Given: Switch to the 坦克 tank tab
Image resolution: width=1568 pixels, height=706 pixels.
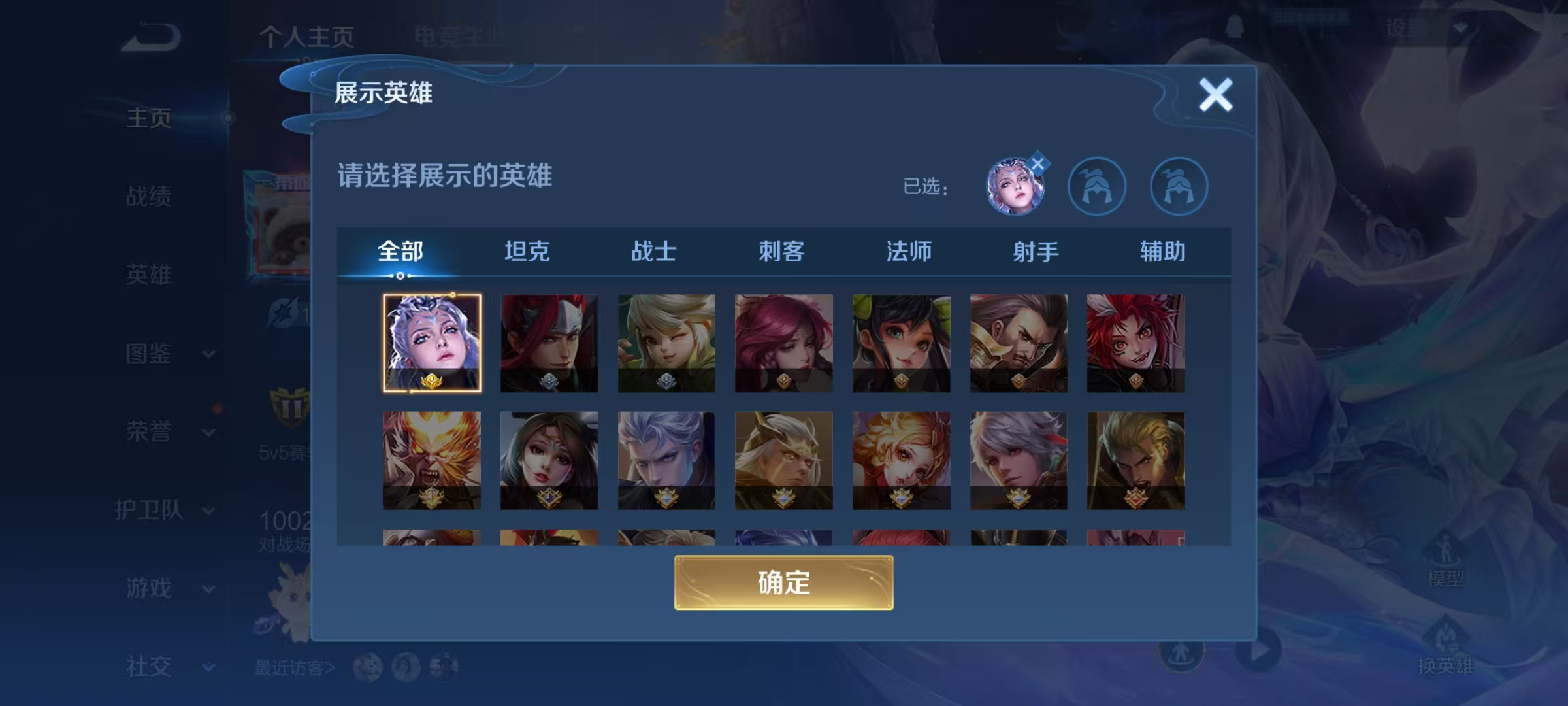Looking at the screenshot, I should pos(527,252).
